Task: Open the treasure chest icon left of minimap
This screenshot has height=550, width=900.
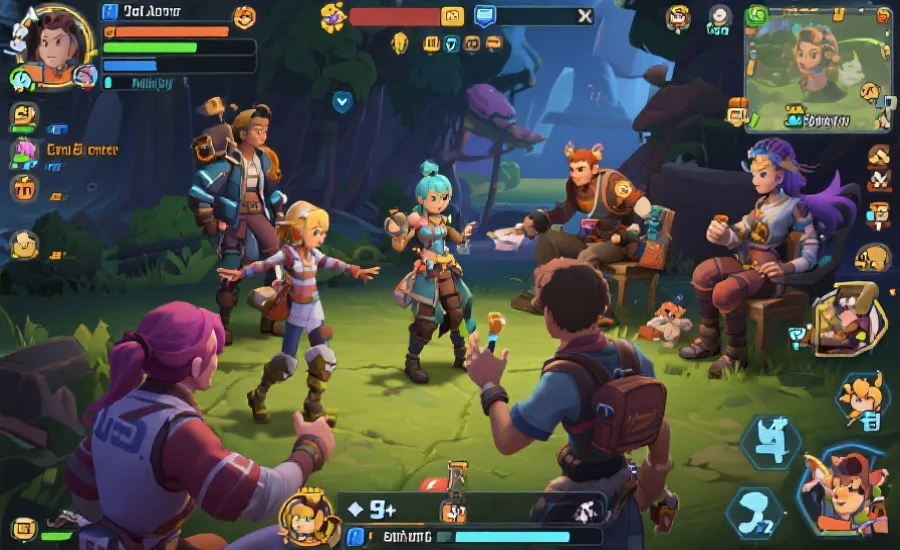Action: [737, 111]
